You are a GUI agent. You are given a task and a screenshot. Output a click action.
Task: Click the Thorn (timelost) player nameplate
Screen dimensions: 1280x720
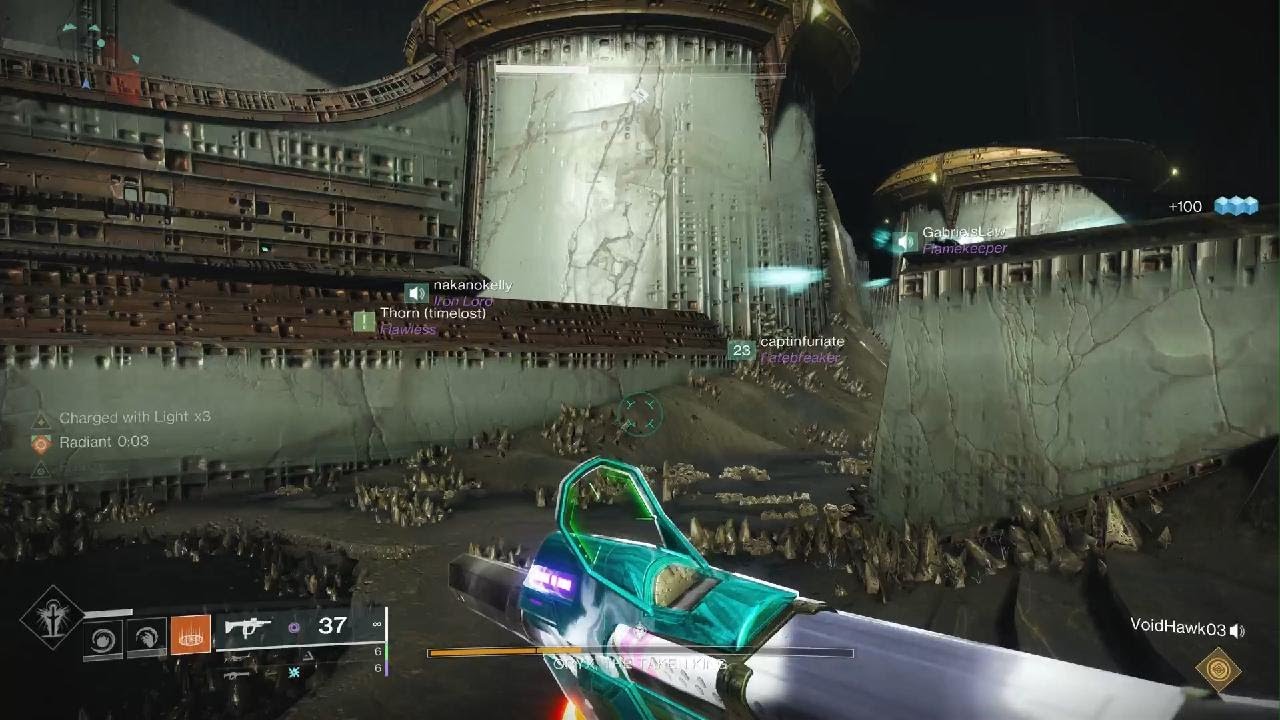pos(431,314)
